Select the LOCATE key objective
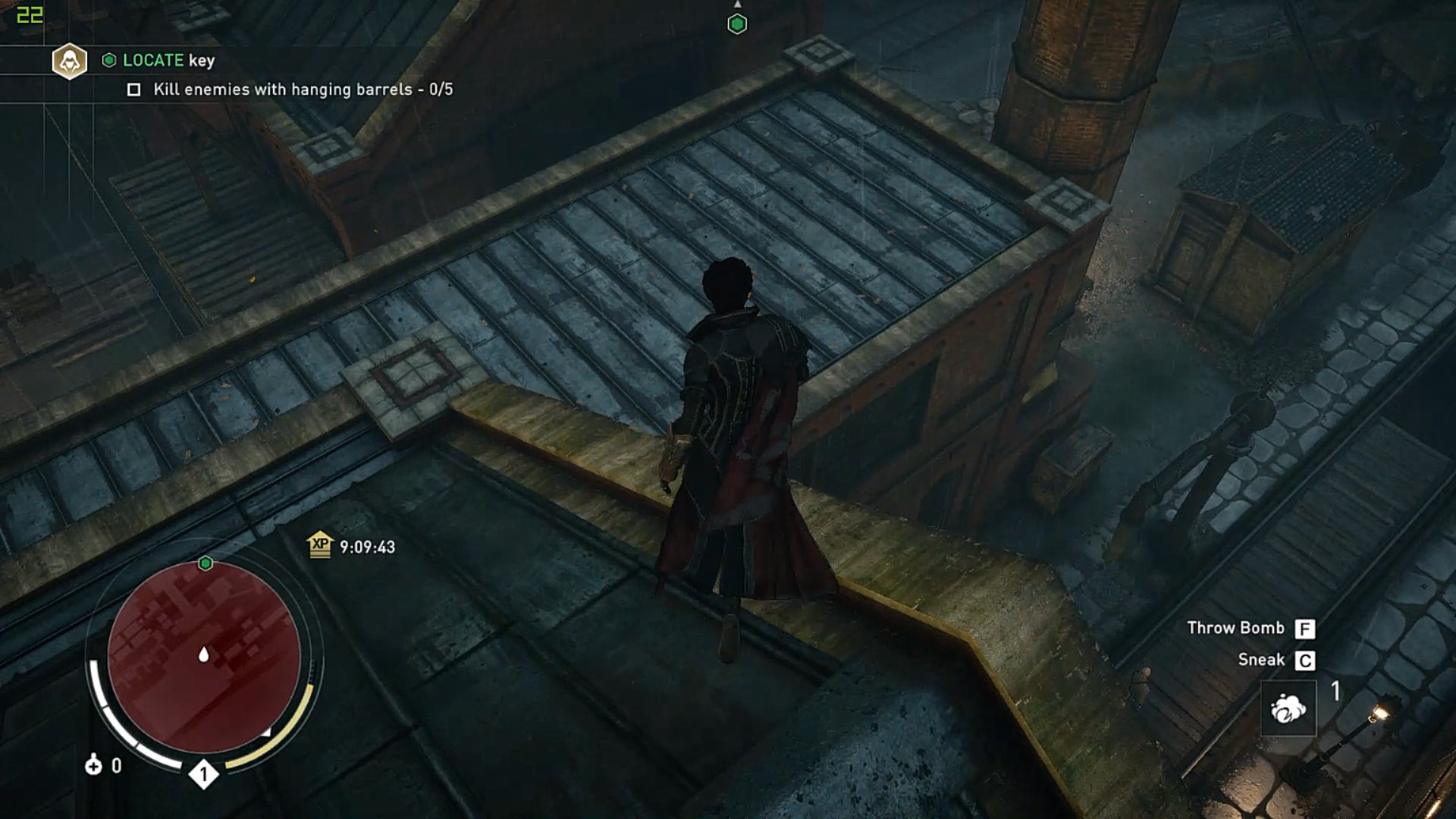Viewport: 1456px width, 819px height. [x=168, y=61]
